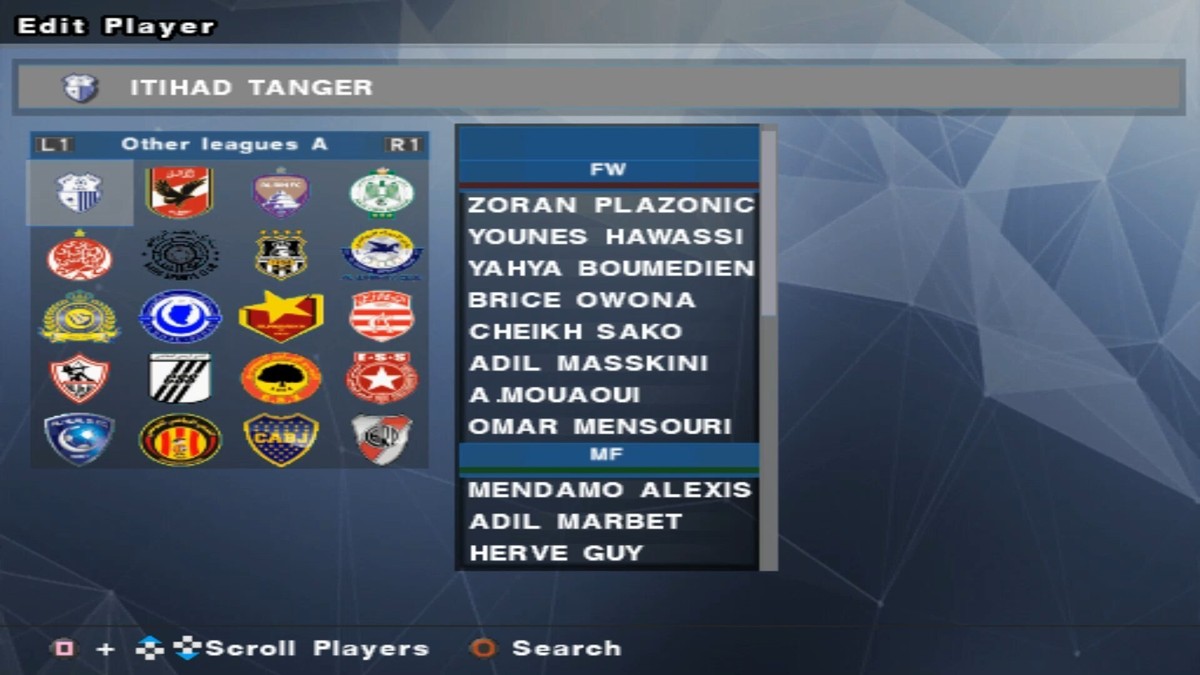Pick A.Mouaoui from the list
This screenshot has height=675, width=1200.
tap(555, 395)
